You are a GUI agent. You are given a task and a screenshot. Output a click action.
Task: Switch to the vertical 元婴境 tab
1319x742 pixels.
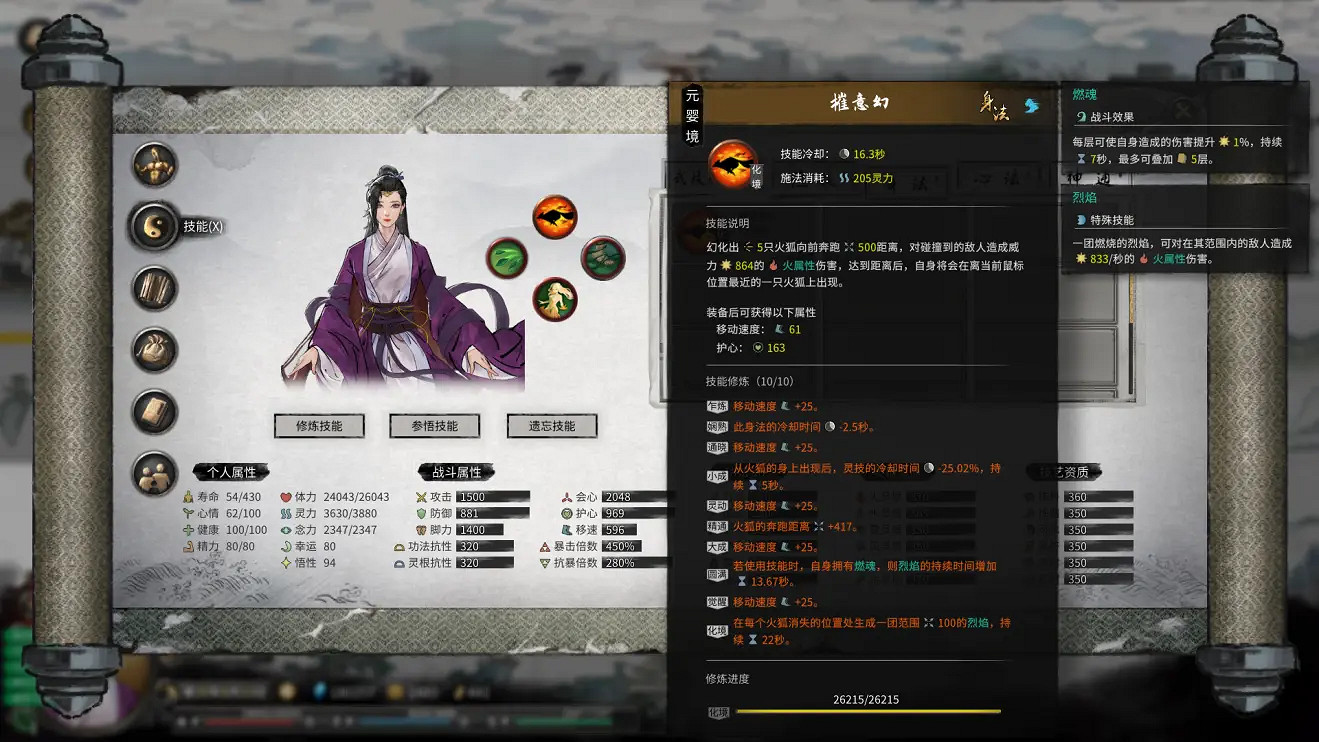pos(694,114)
